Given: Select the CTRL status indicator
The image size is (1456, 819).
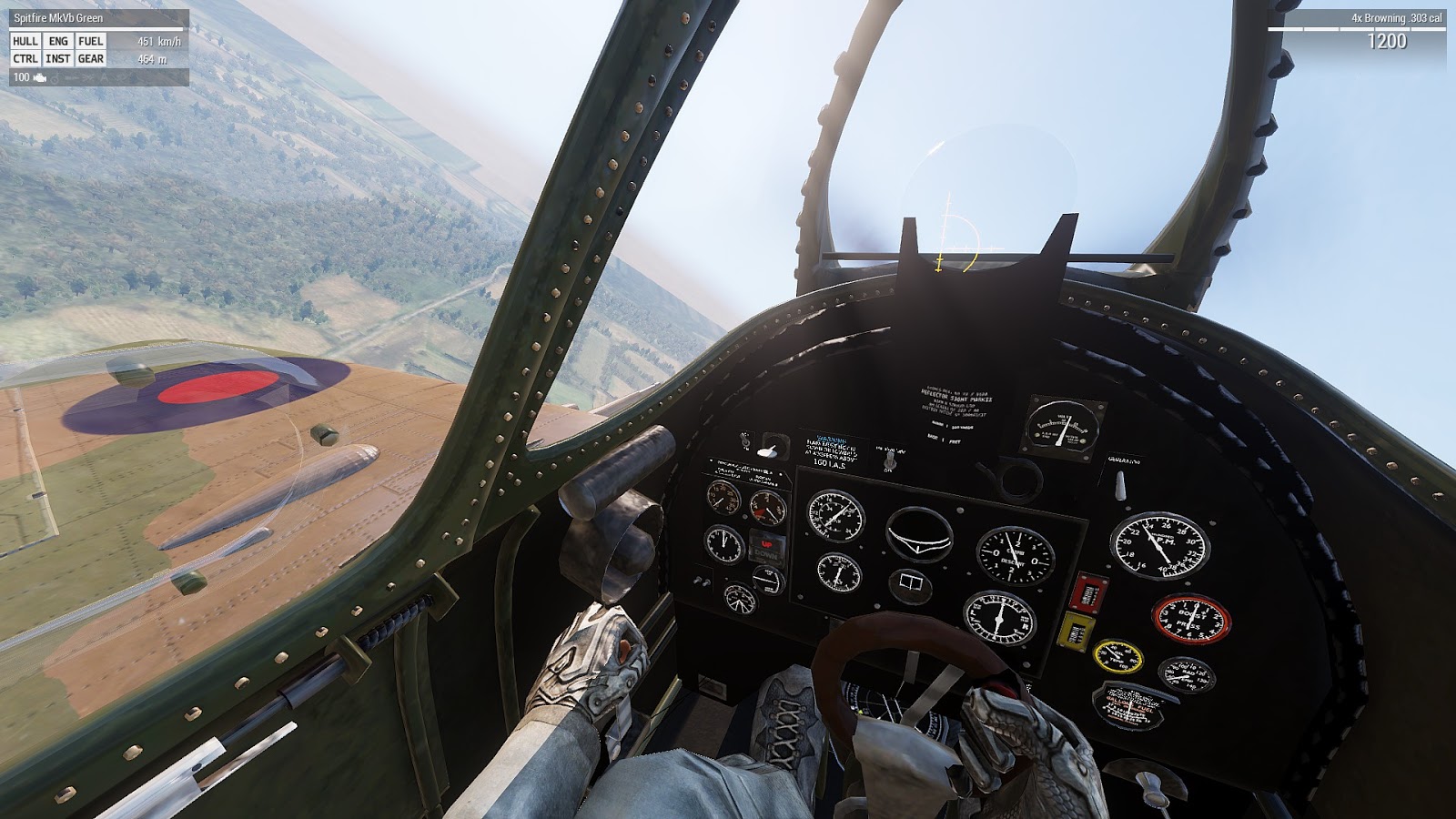Looking at the screenshot, I should (25, 58).
